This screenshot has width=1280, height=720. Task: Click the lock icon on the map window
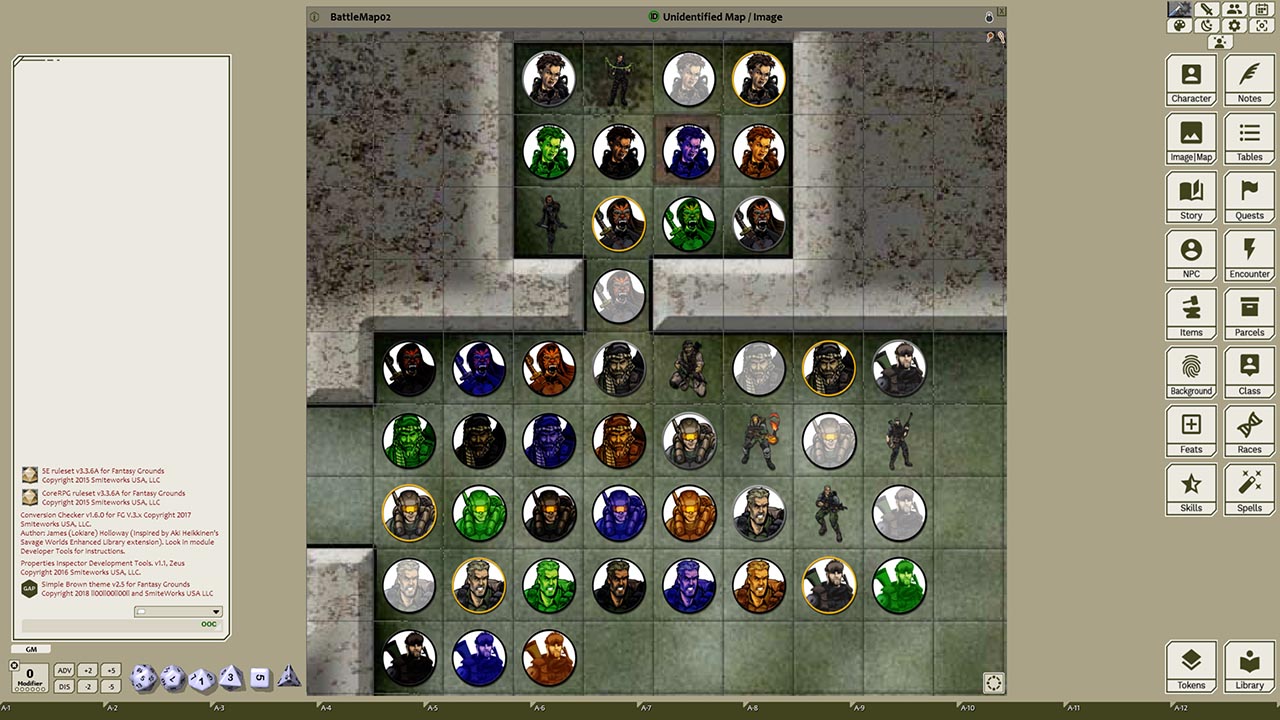[x=989, y=16]
